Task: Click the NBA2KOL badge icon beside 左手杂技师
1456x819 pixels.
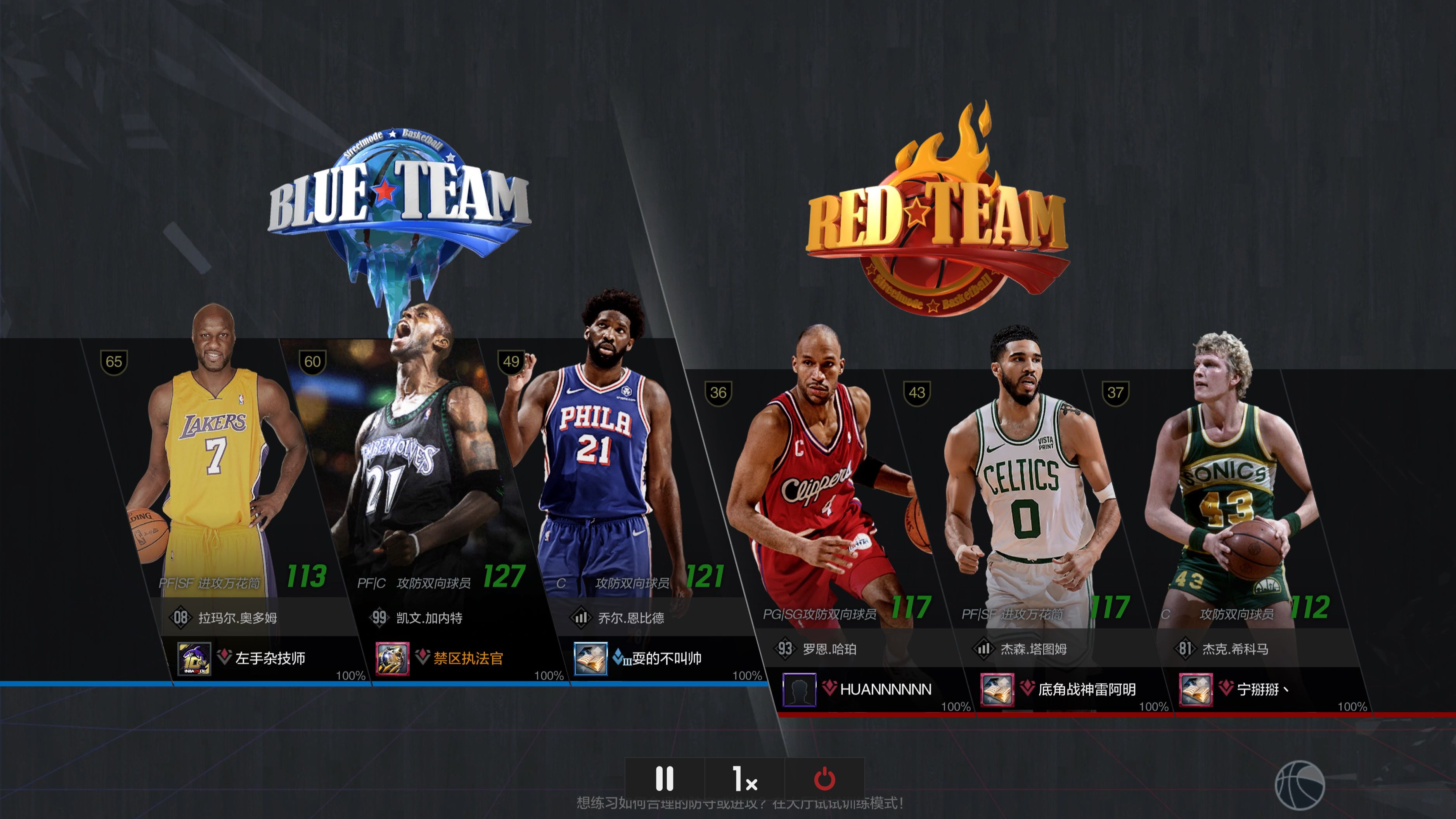Action: point(195,659)
